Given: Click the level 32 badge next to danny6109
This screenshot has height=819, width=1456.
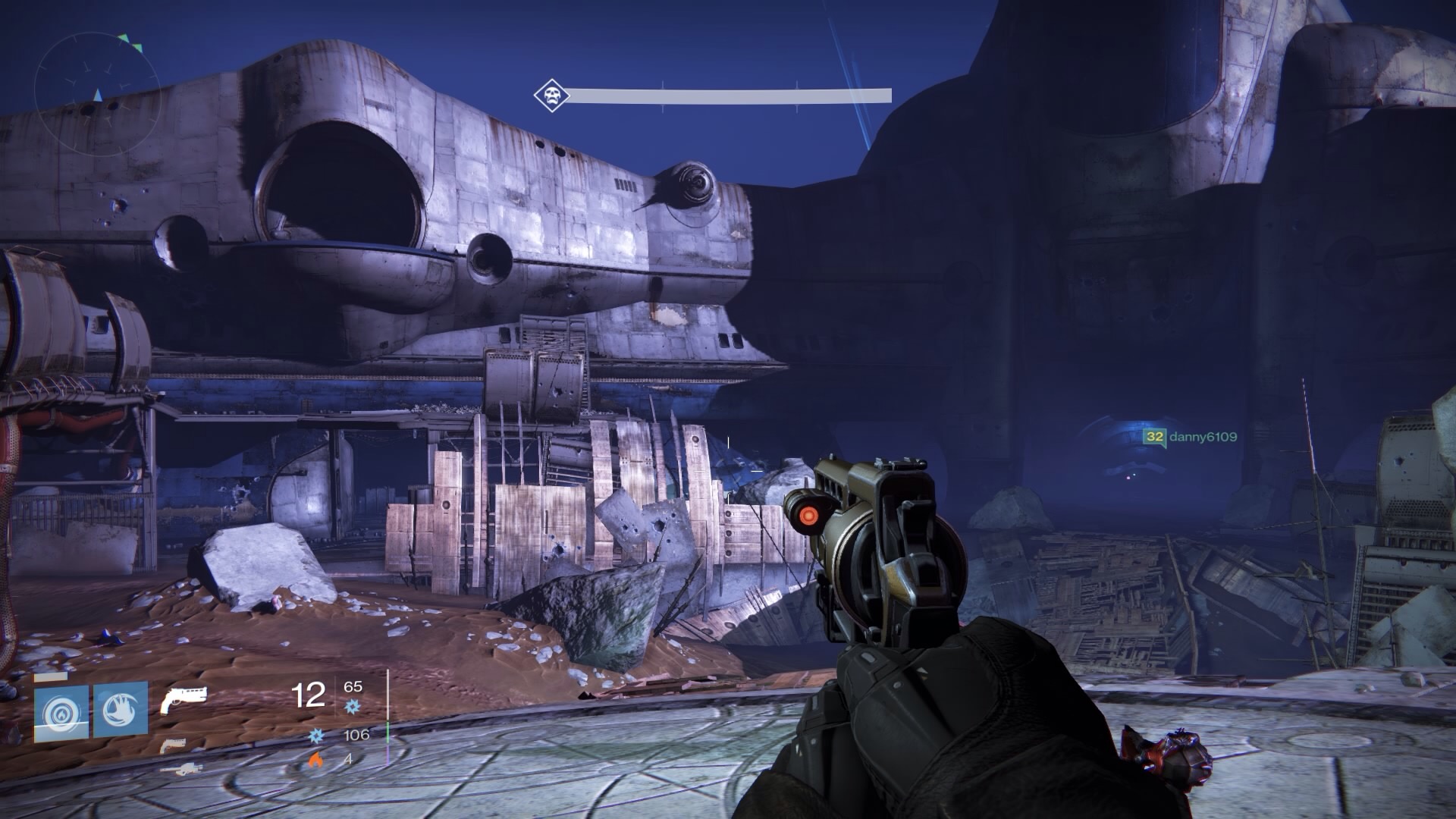Looking at the screenshot, I should tap(1153, 435).
